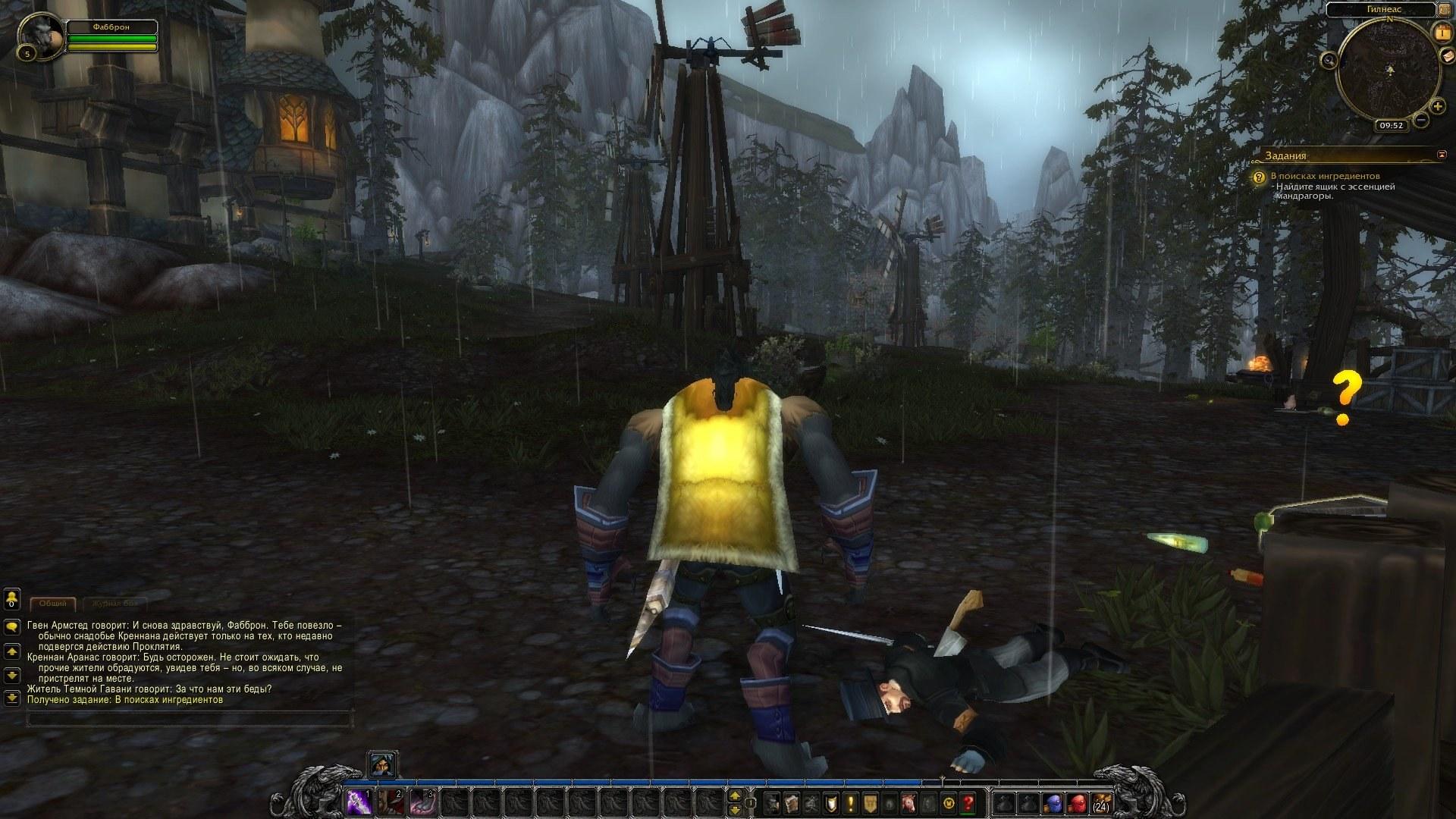Open the quest log exclamation mark button
Viewport: 1456px width, 819px height.
coord(852,802)
